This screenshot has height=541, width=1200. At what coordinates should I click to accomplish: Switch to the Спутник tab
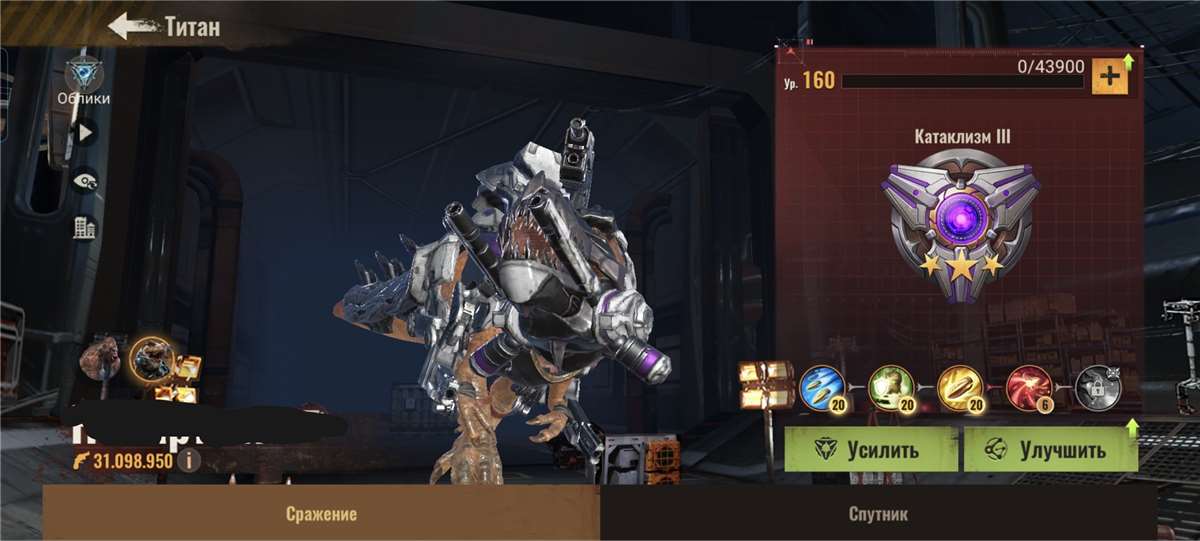879,514
